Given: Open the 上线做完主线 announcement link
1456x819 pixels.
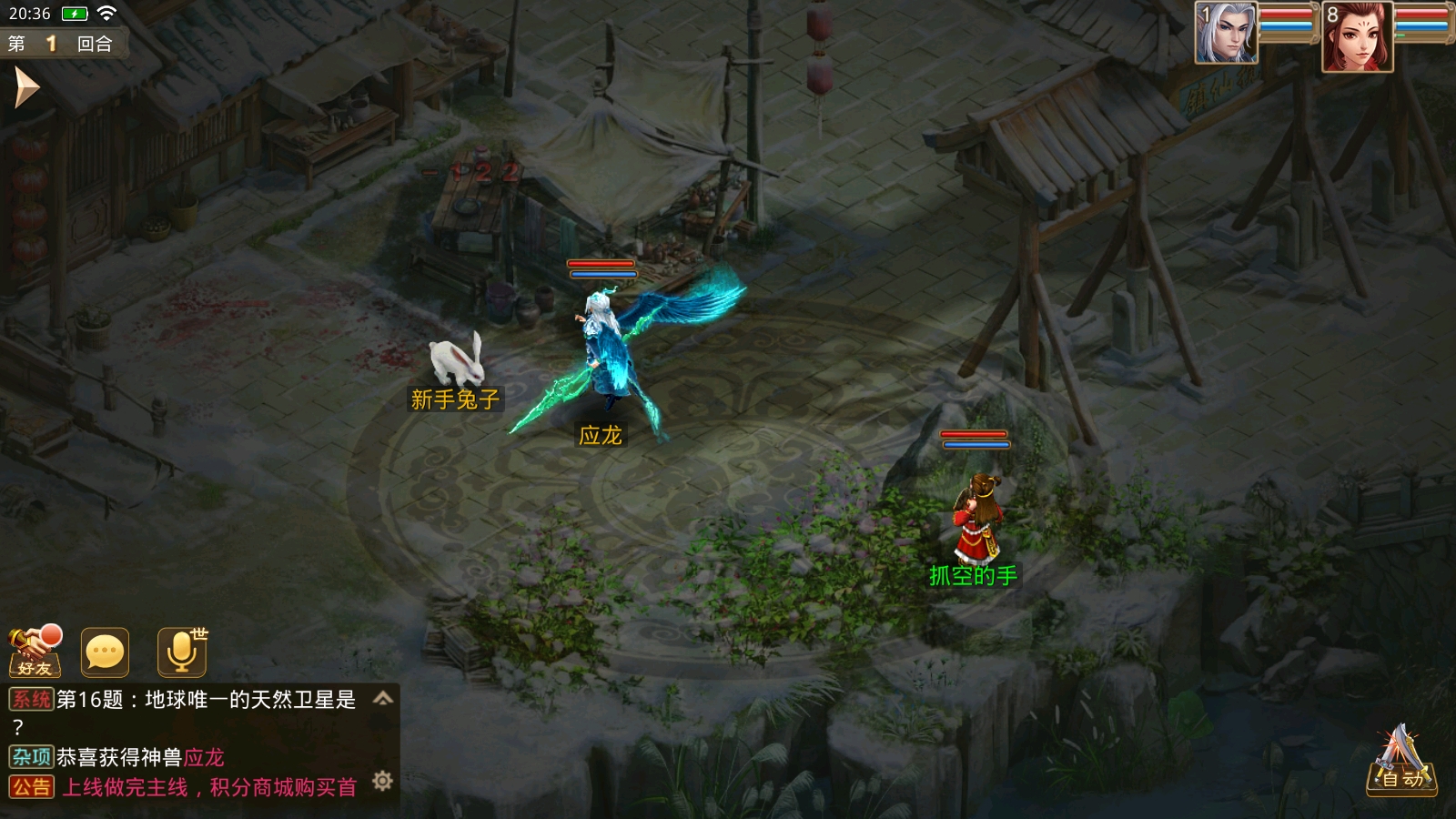Looking at the screenshot, I should click(x=209, y=785).
